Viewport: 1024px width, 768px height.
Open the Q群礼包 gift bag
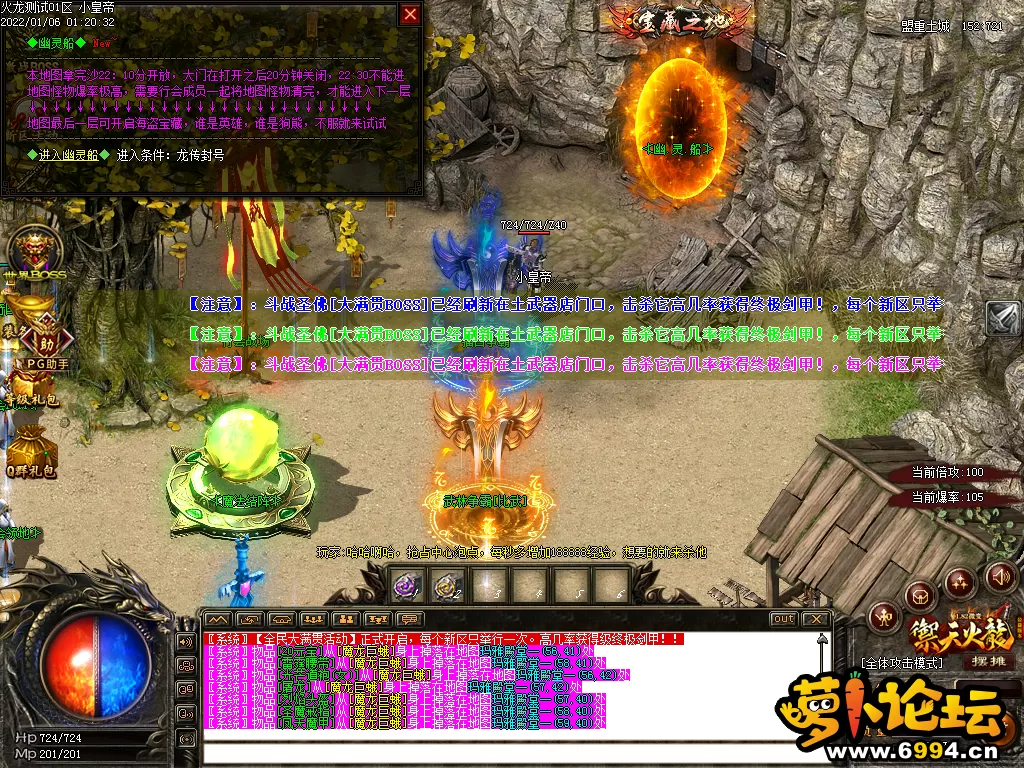pyautogui.click(x=34, y=446)
